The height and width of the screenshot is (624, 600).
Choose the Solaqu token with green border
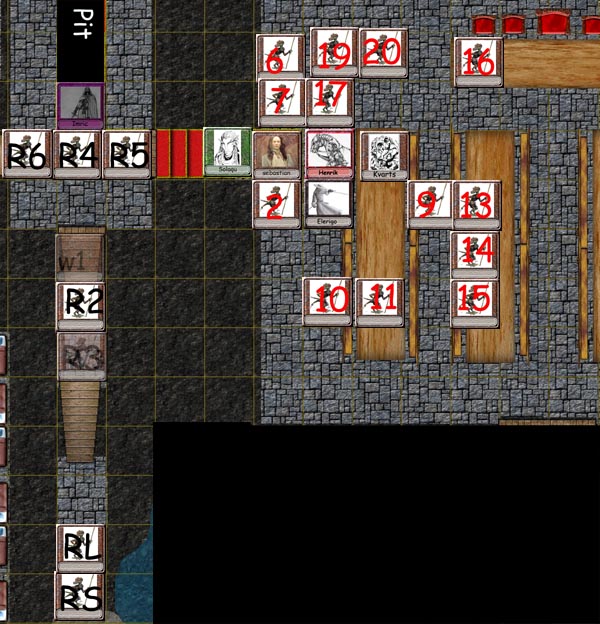227,153
